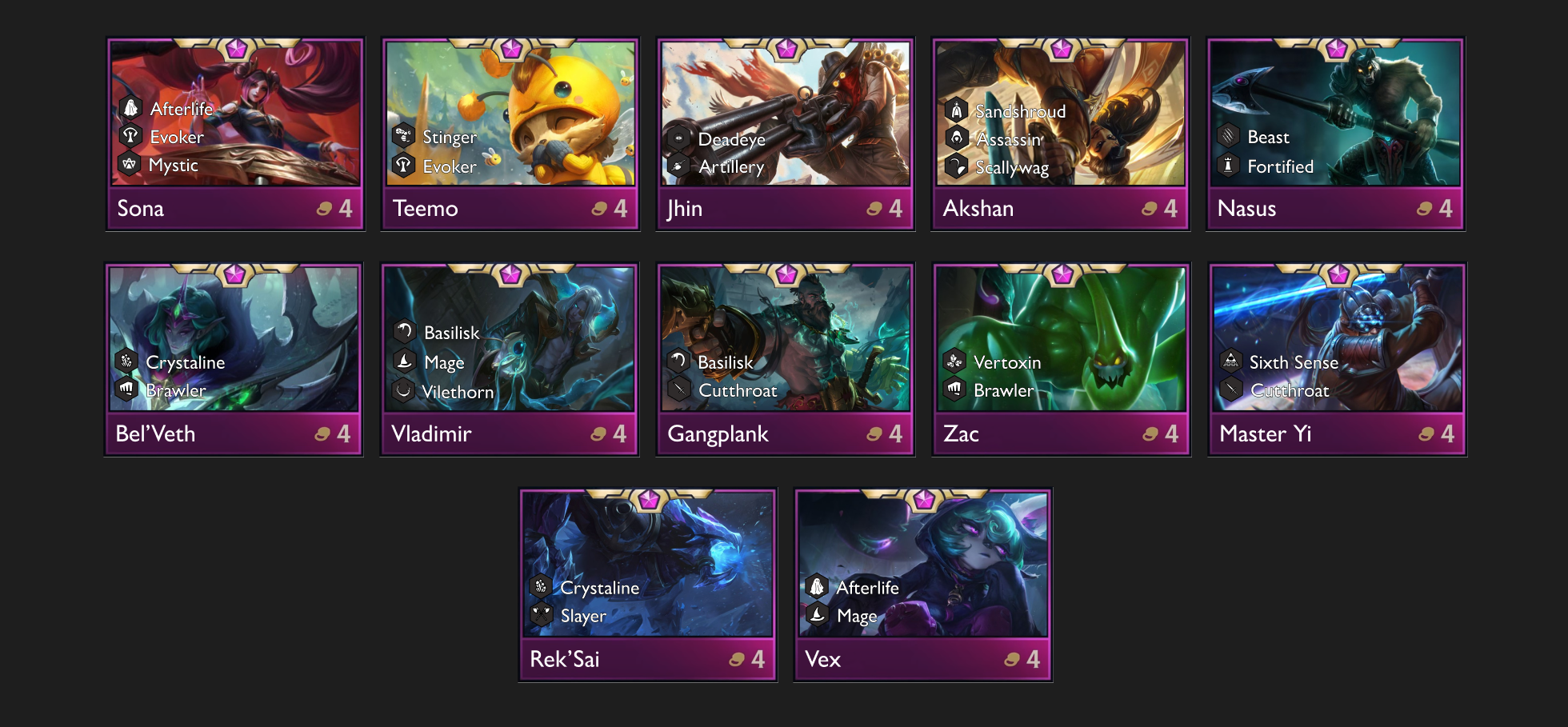Click Nasus's Fortified trait label
Image resolution: width=1568 pixels, height=727 pixels.
[x=1280, y=166]
